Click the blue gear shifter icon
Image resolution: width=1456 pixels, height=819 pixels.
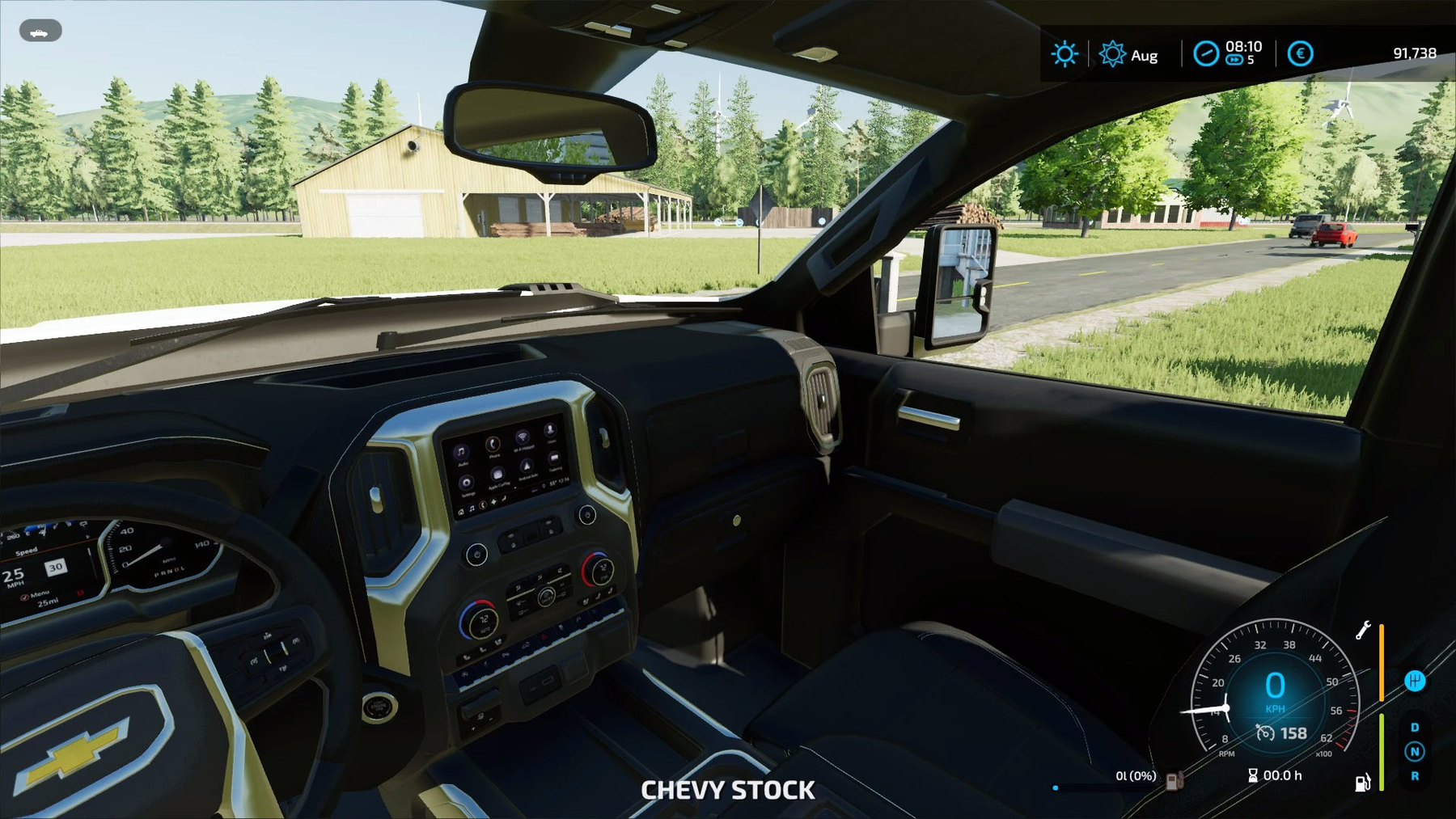[x=1415, y=681]
